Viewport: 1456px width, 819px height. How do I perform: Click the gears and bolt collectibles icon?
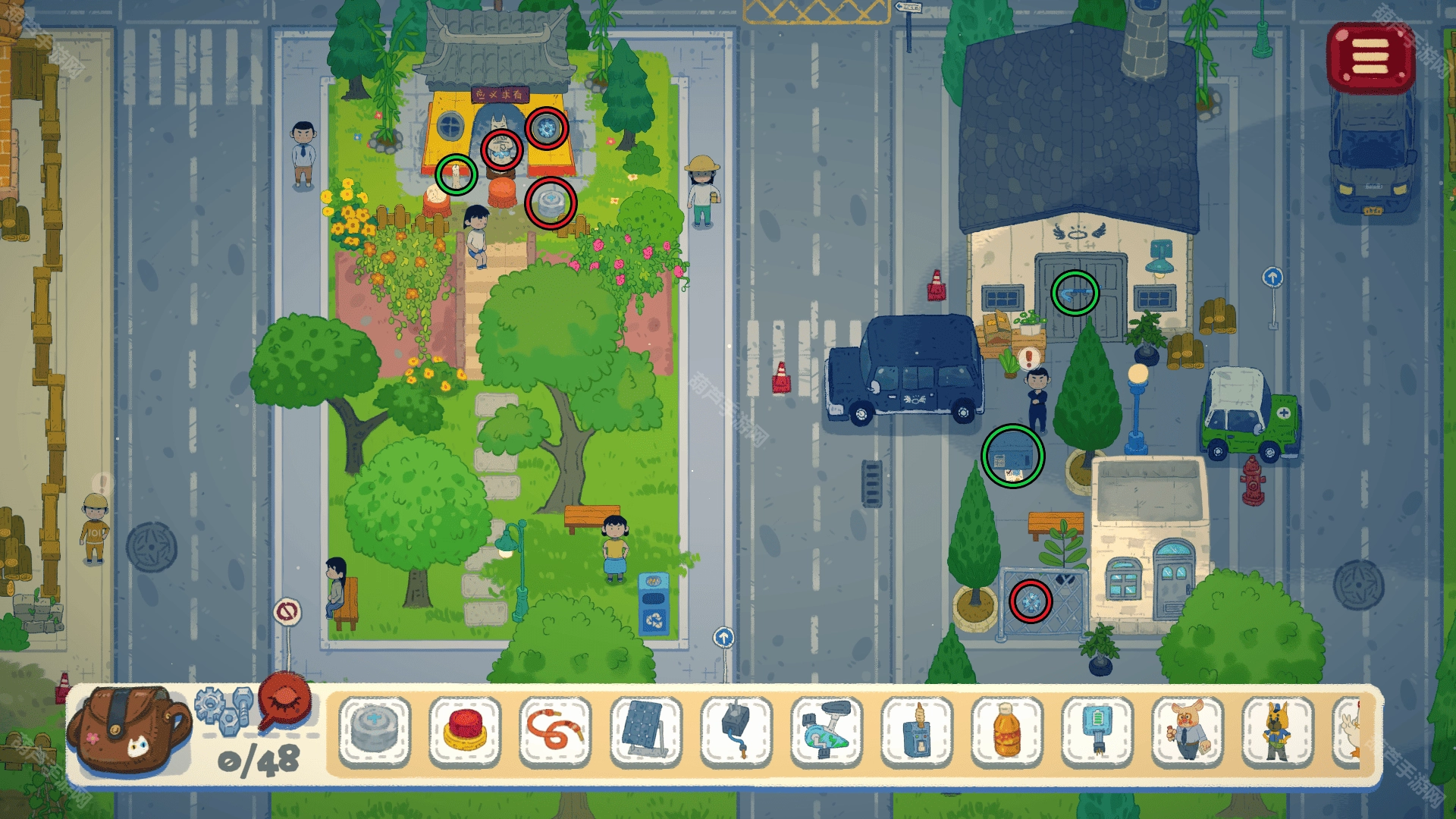224,710
